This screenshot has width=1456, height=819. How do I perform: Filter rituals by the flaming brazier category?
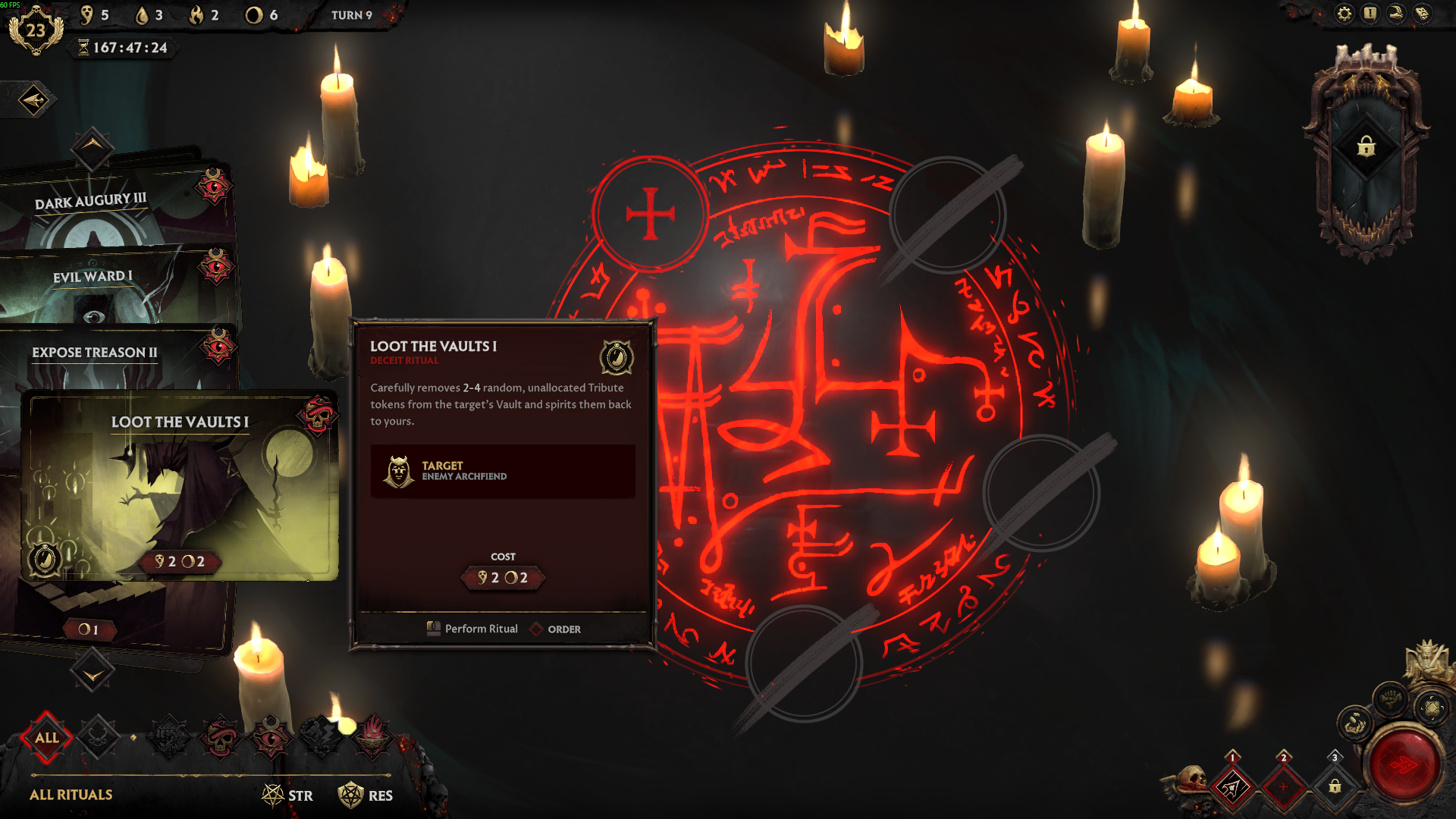pyautogui.click(x=372, y=736)
